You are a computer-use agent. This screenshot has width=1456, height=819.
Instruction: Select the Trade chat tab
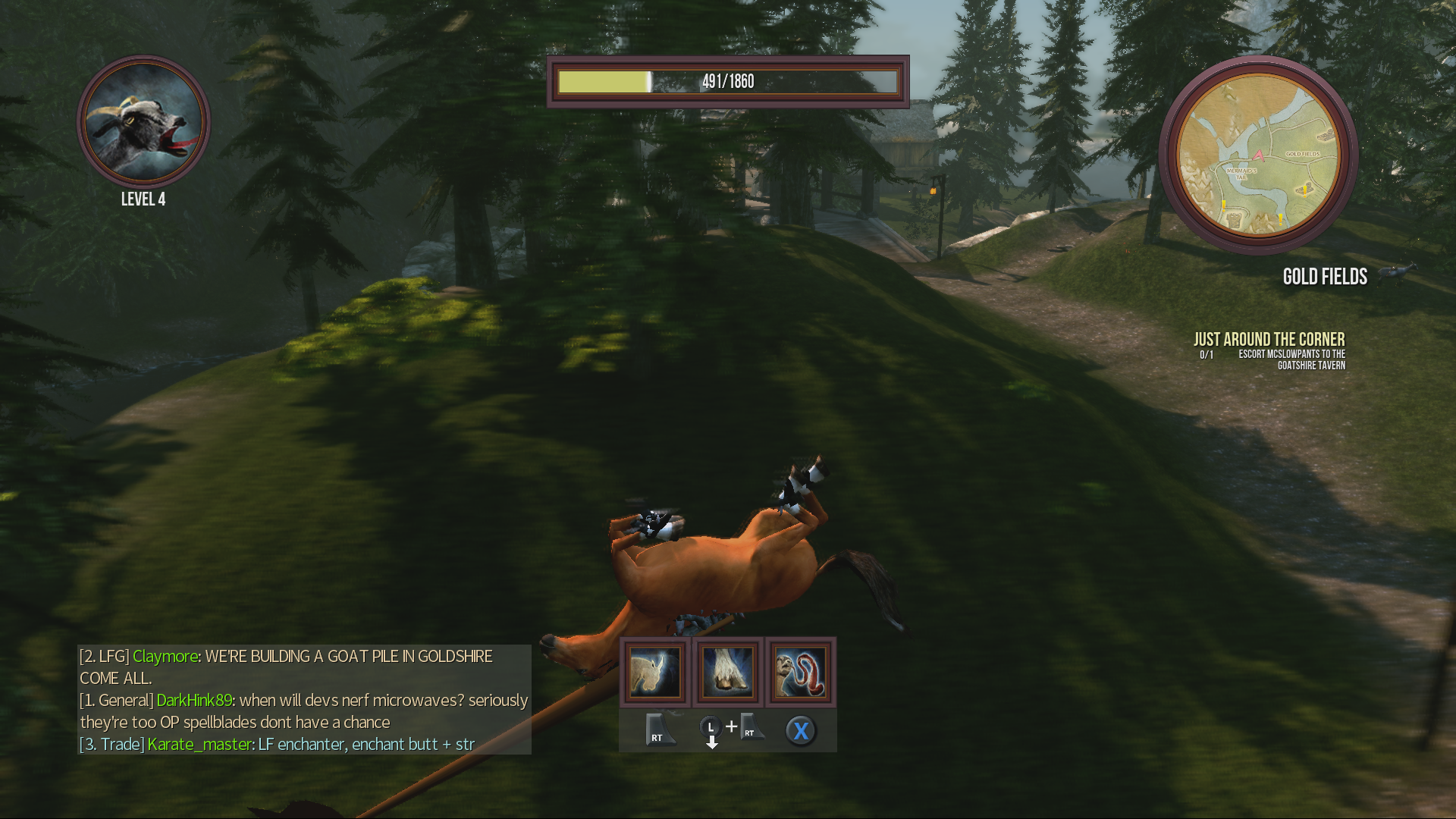(111, 745)
